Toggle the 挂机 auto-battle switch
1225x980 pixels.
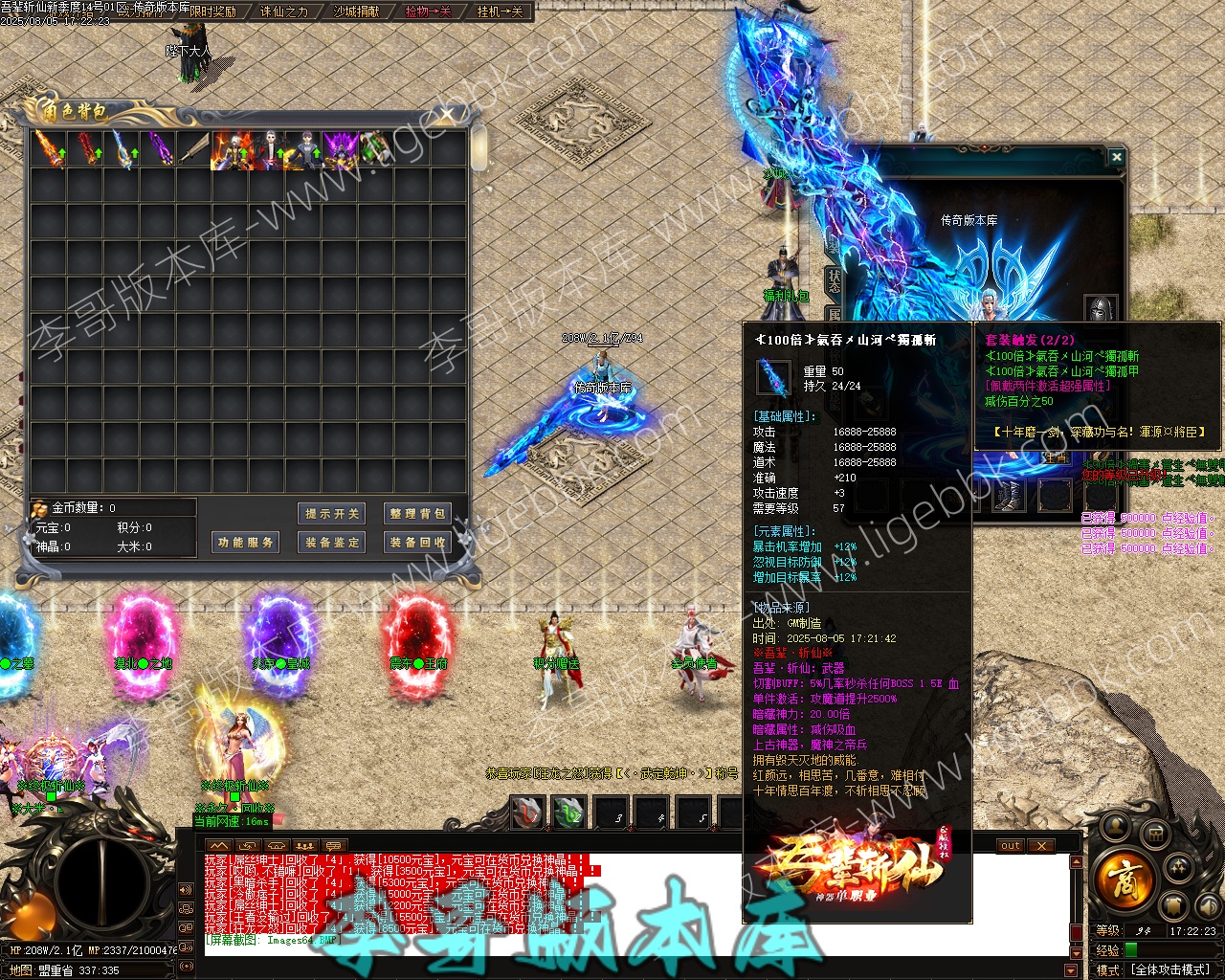(x=500, y=11)
